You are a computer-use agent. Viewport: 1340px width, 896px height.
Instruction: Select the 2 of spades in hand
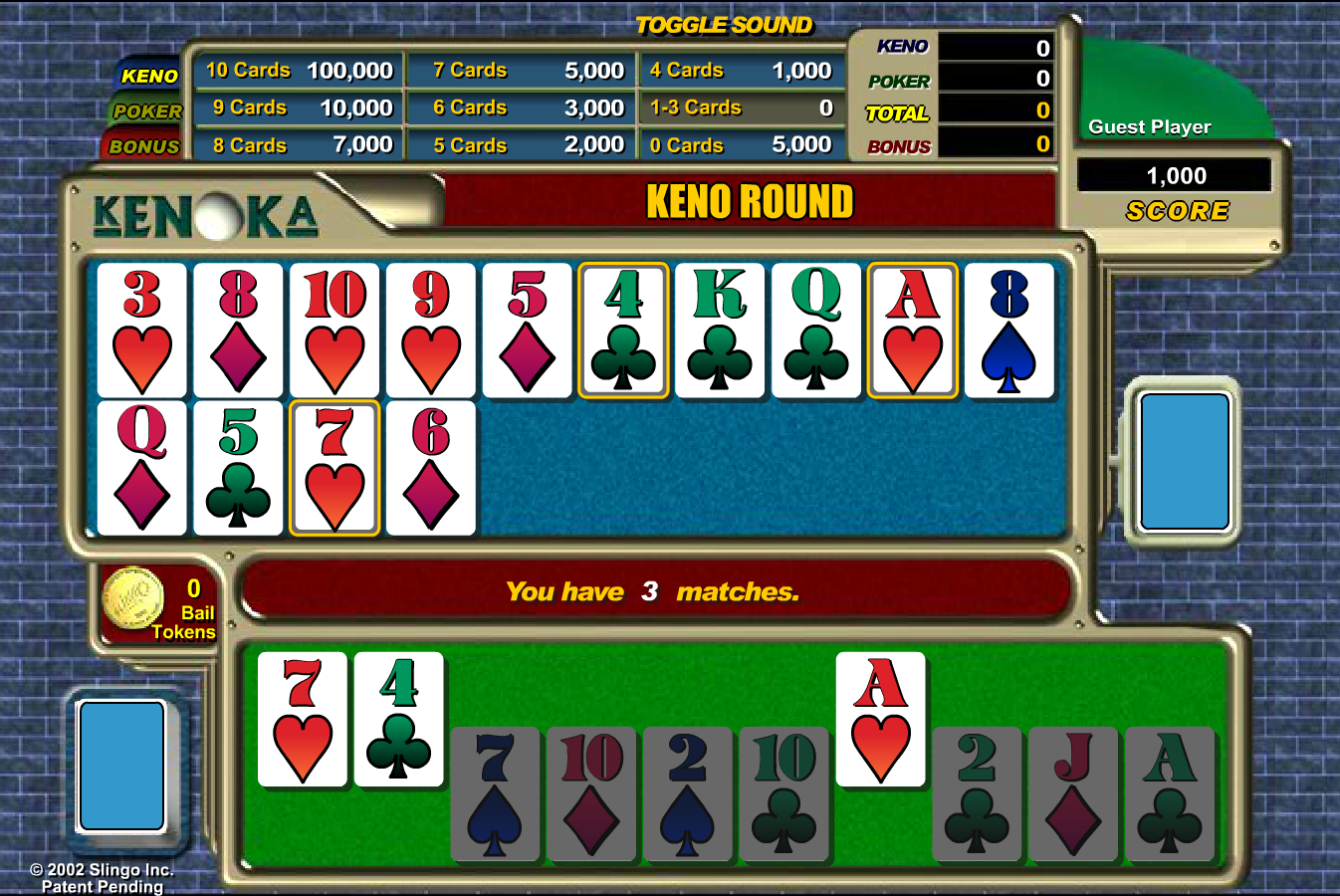(x=688, y=793)
